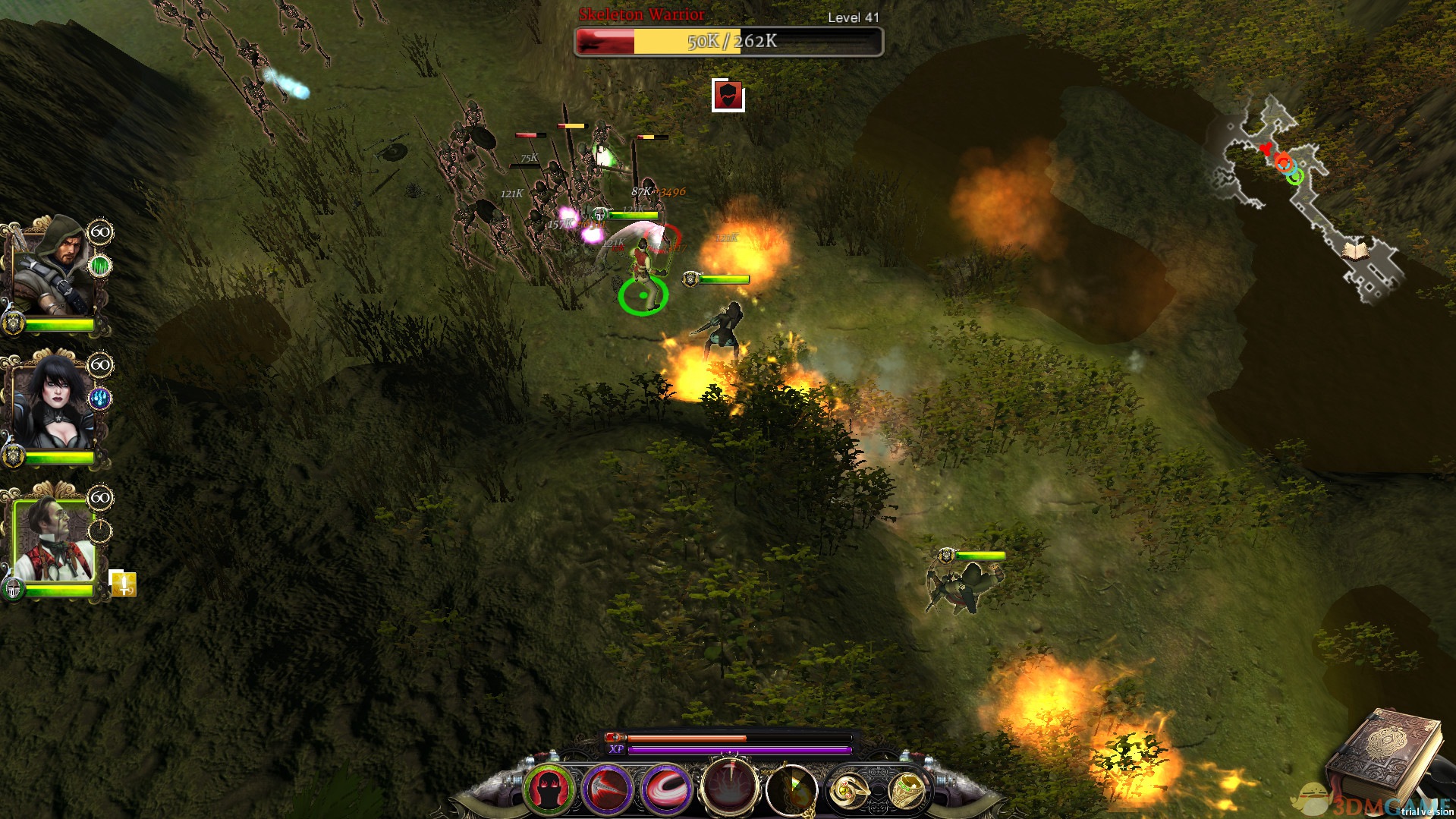Select the hooded archer party portrait

[53, 266]
